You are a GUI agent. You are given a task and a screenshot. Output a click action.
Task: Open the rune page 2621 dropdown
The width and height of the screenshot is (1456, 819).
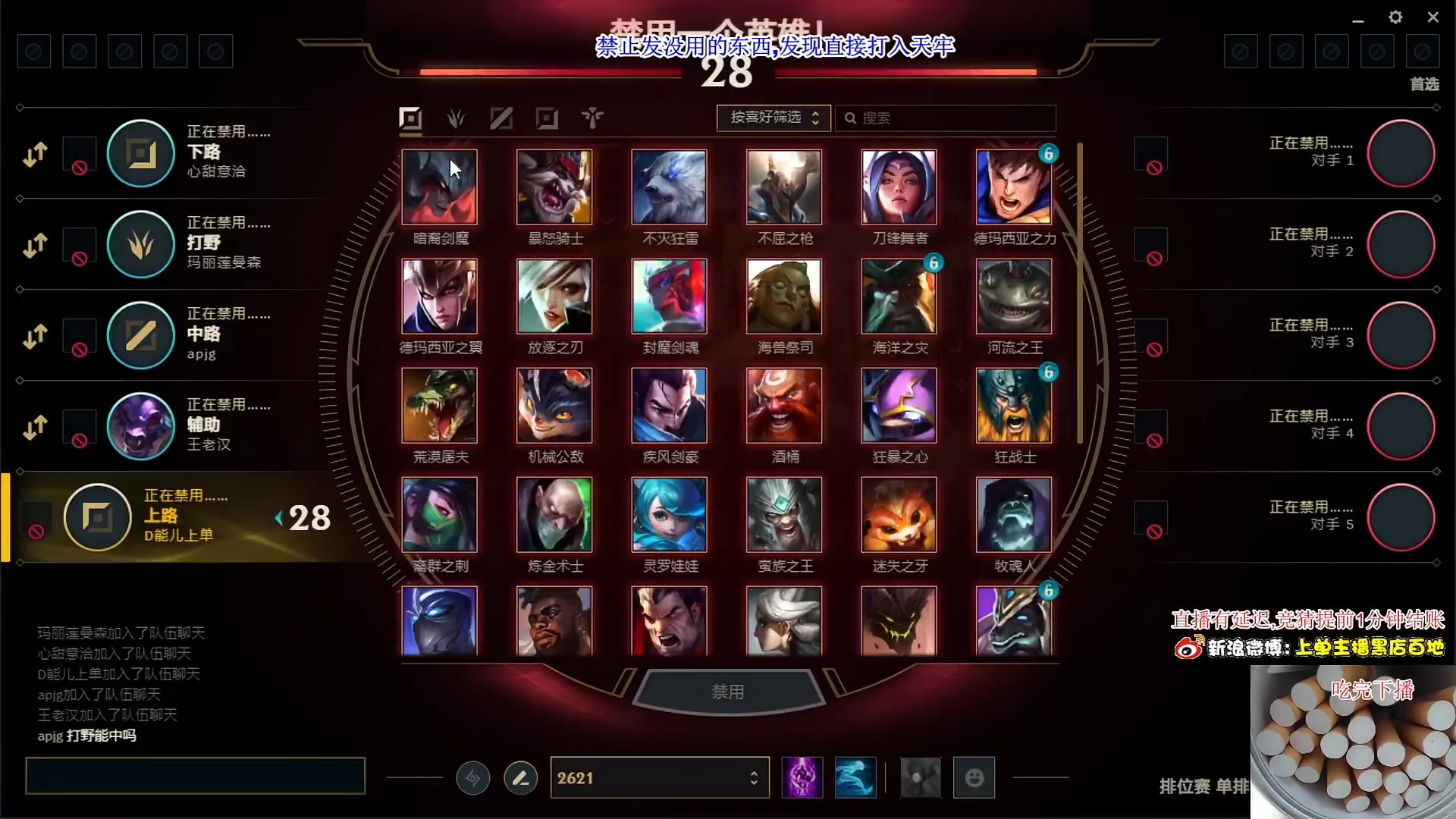(x=659, y=778)
